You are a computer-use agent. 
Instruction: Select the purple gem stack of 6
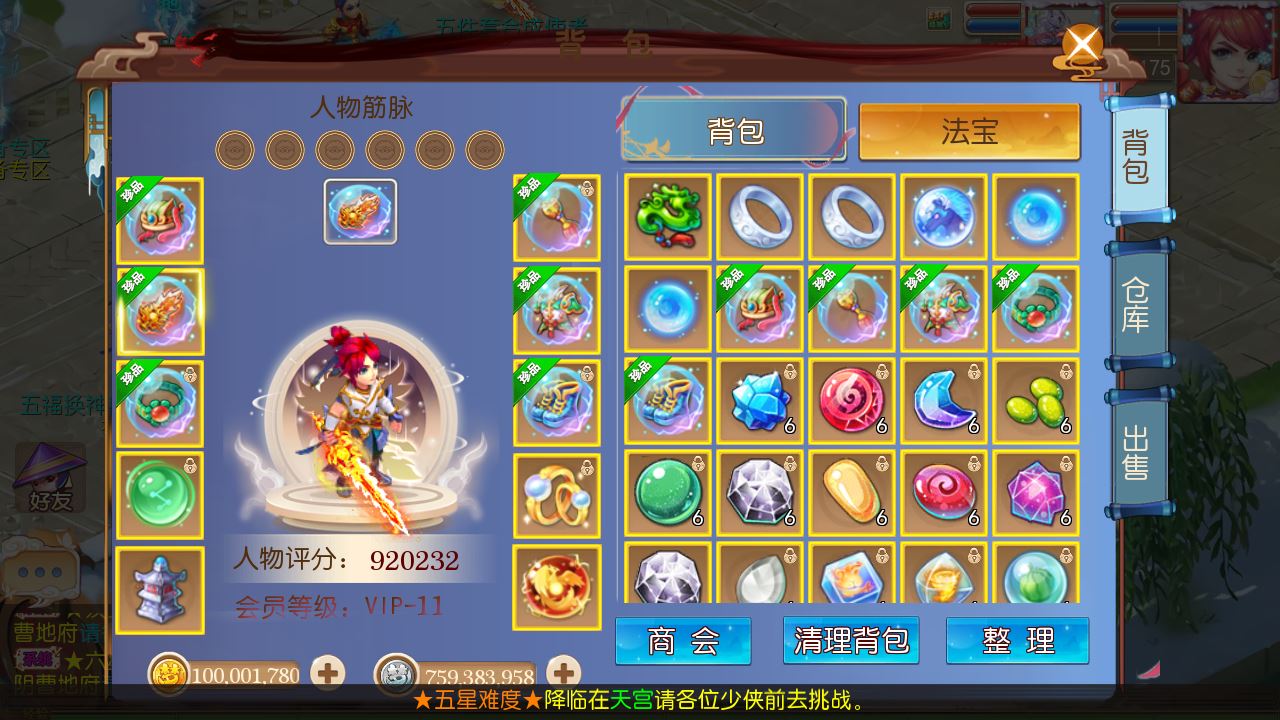[x=1035, y=493]
